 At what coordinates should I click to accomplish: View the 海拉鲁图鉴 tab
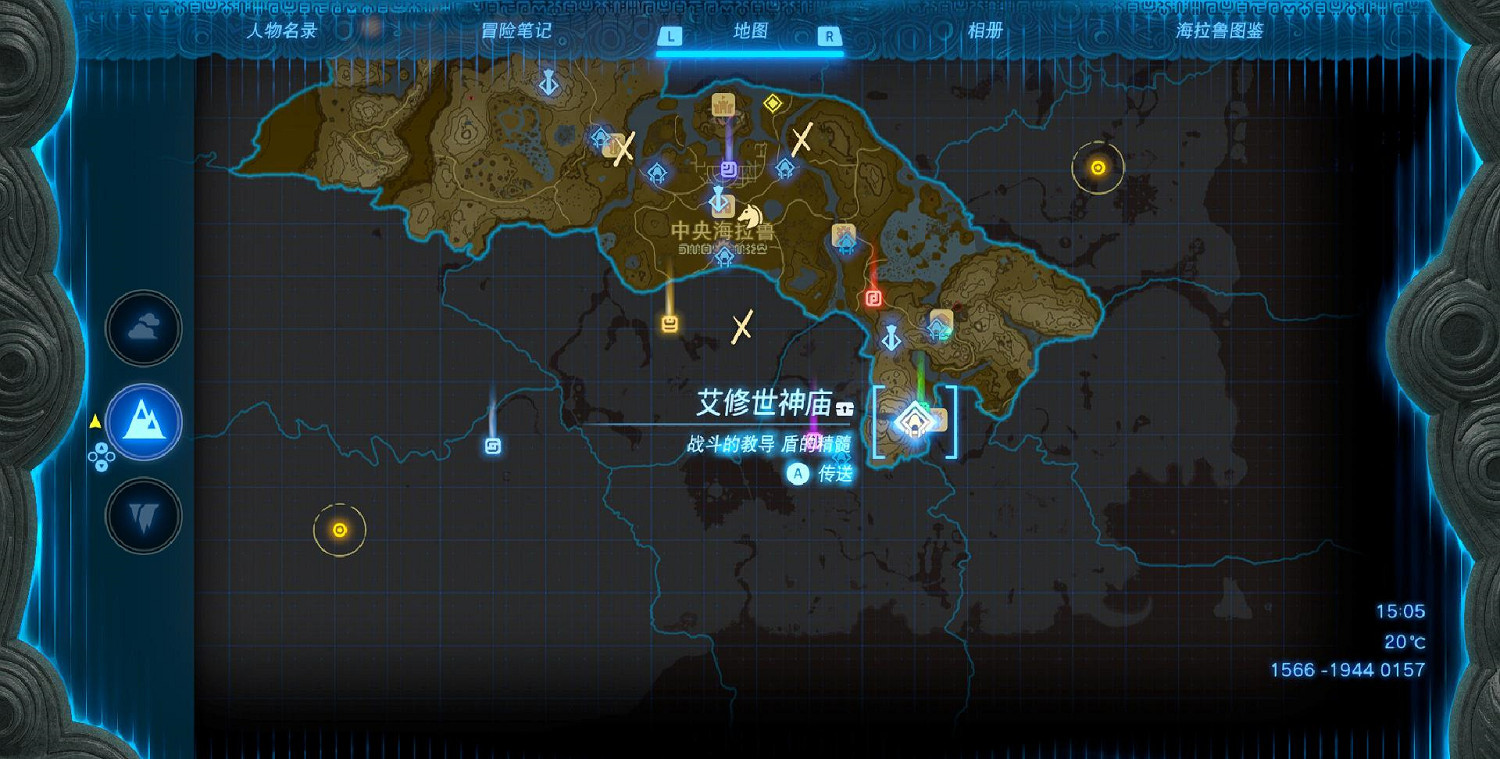pyautogui.click(x=1221, y=31)
